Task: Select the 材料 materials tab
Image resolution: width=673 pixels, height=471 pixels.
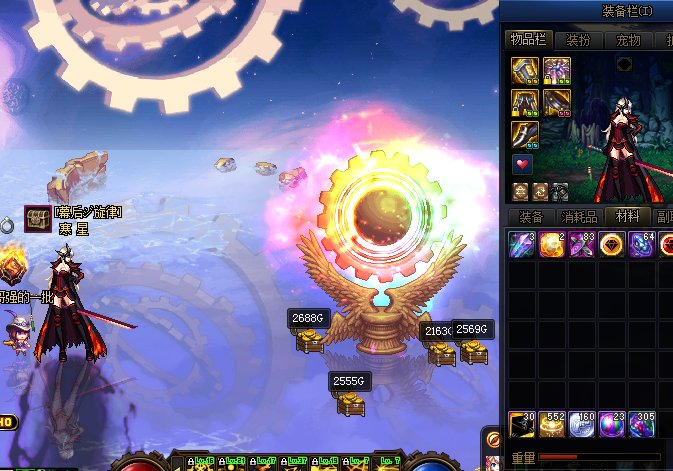Action: coord(628,216)
